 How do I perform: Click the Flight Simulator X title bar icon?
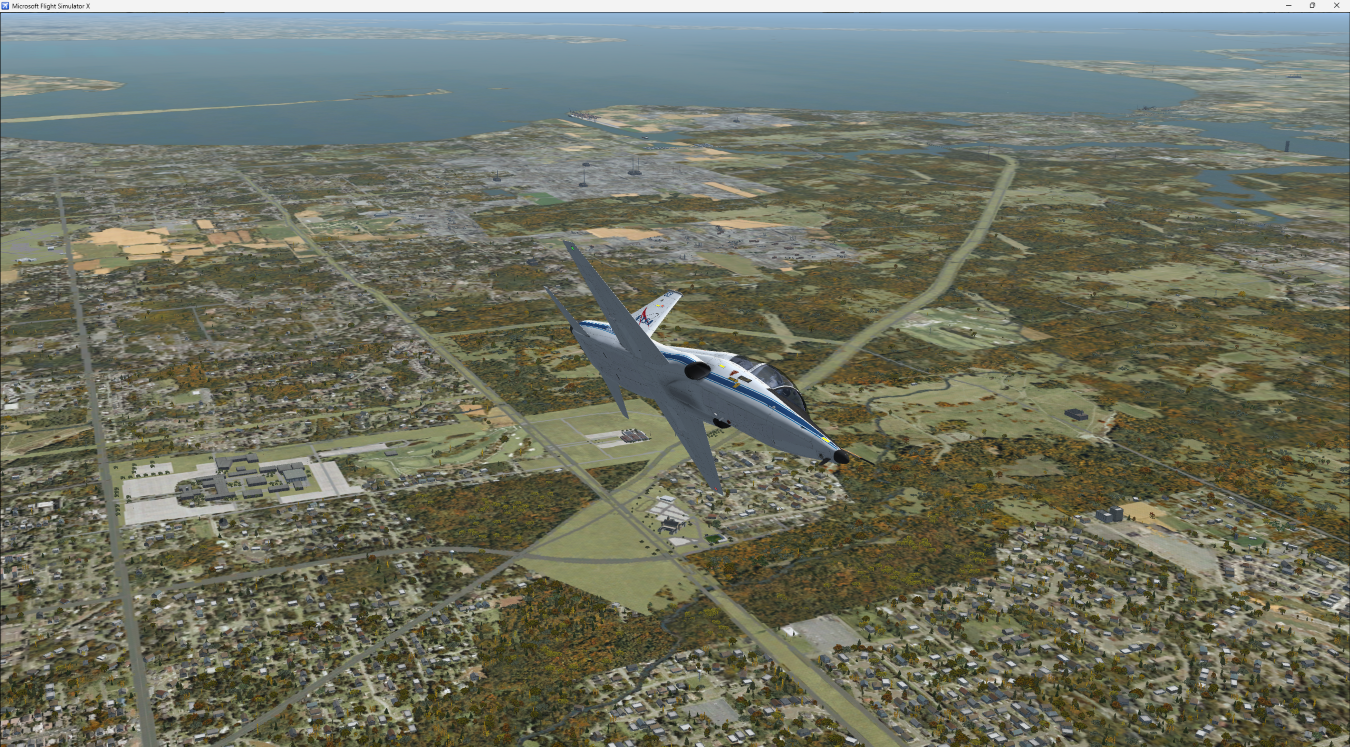click(8, 5)
